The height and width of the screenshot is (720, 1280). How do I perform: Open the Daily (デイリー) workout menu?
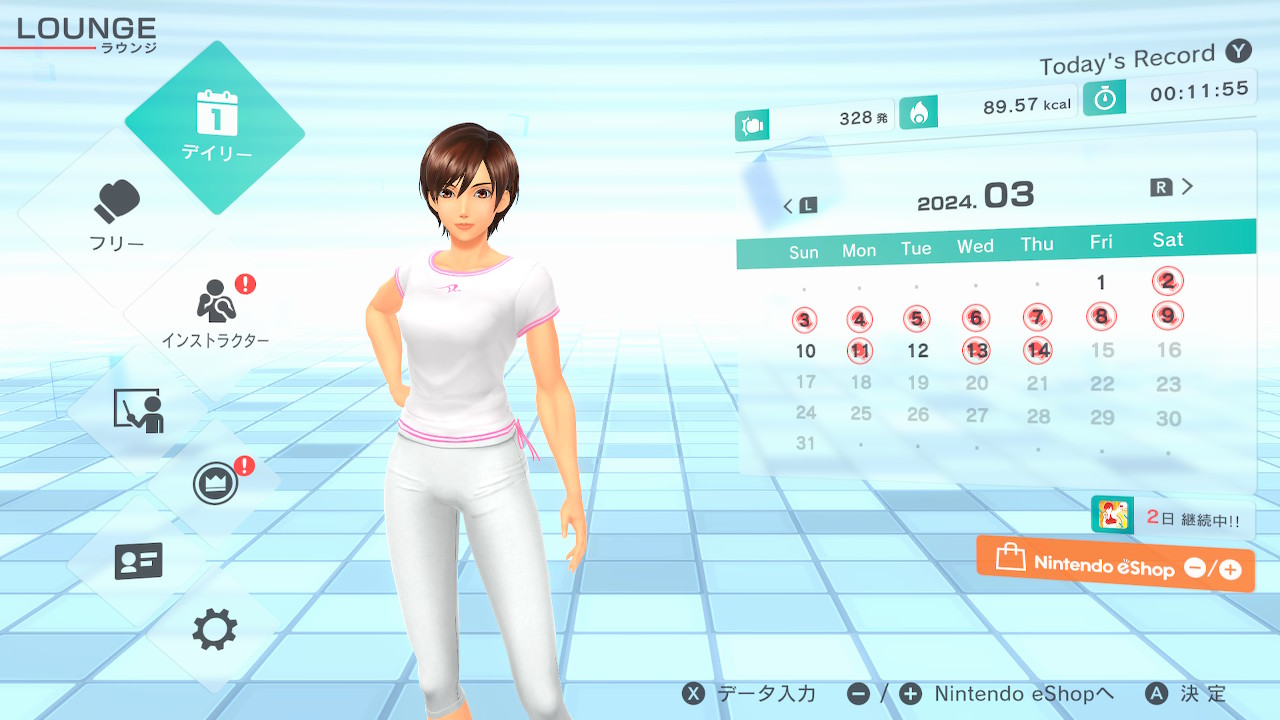tap(215, 127)
